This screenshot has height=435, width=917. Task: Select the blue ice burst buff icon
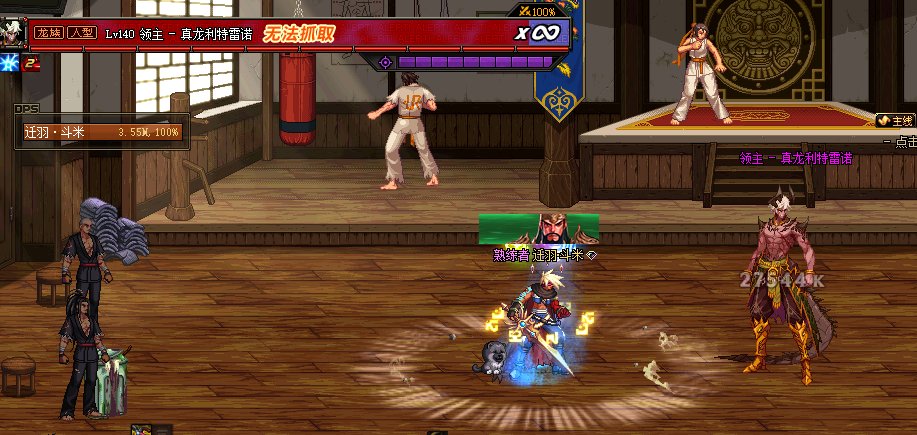point(9,63)
